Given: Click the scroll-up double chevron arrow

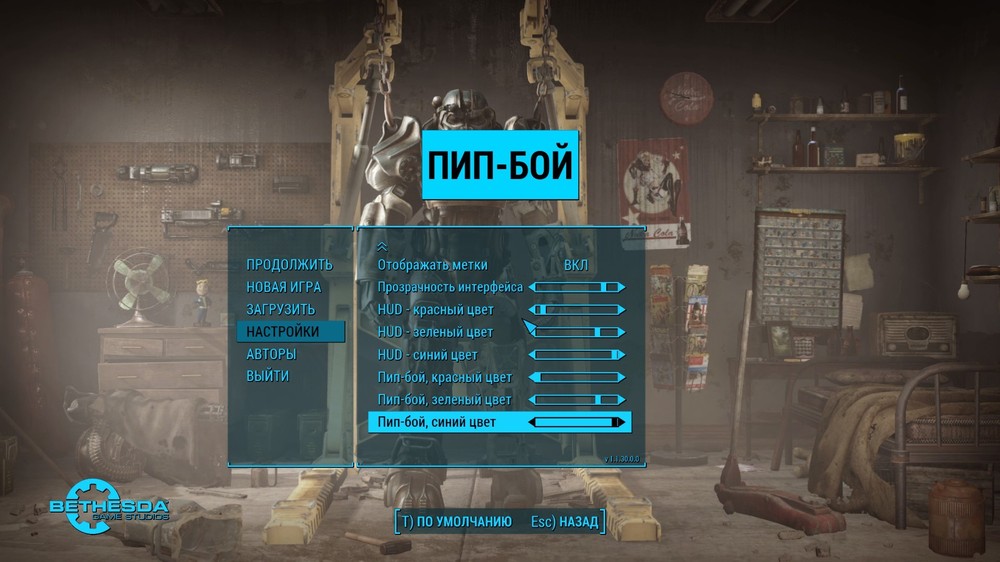Looking at the screenshot, I should point(381,246).
